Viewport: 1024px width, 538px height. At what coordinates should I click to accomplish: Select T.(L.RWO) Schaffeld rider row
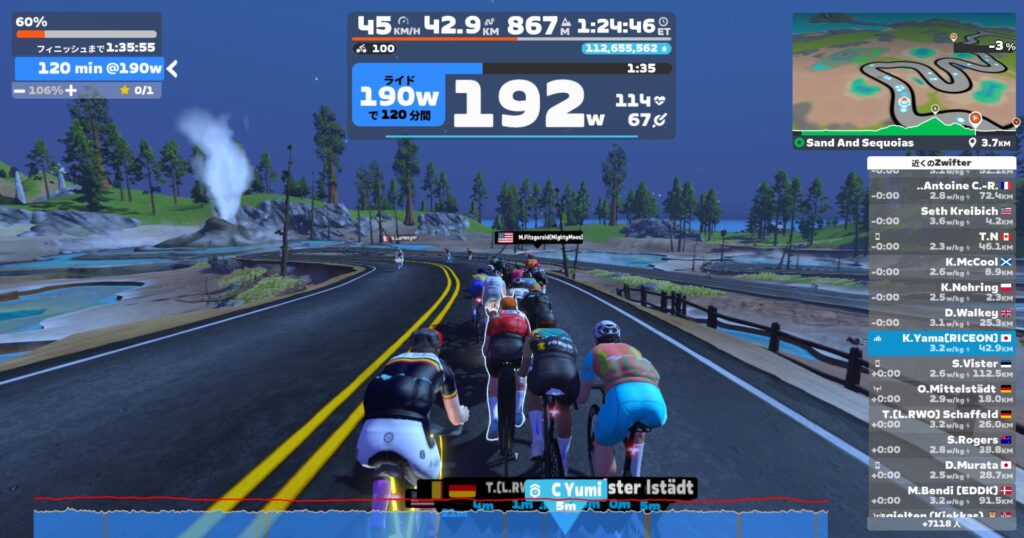pos(941,419)
